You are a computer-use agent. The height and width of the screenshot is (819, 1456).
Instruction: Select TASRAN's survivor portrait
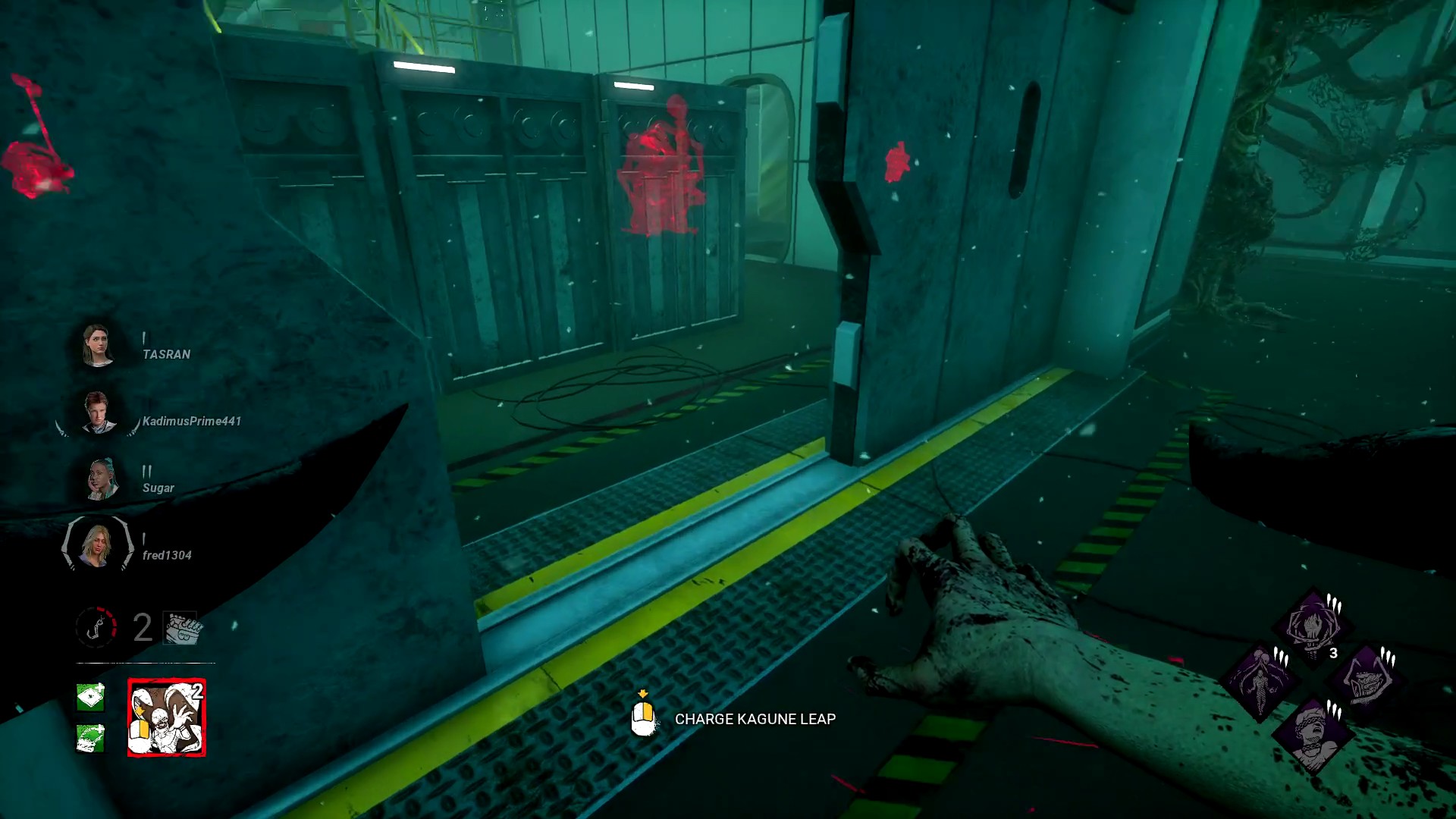coord(97,346)
